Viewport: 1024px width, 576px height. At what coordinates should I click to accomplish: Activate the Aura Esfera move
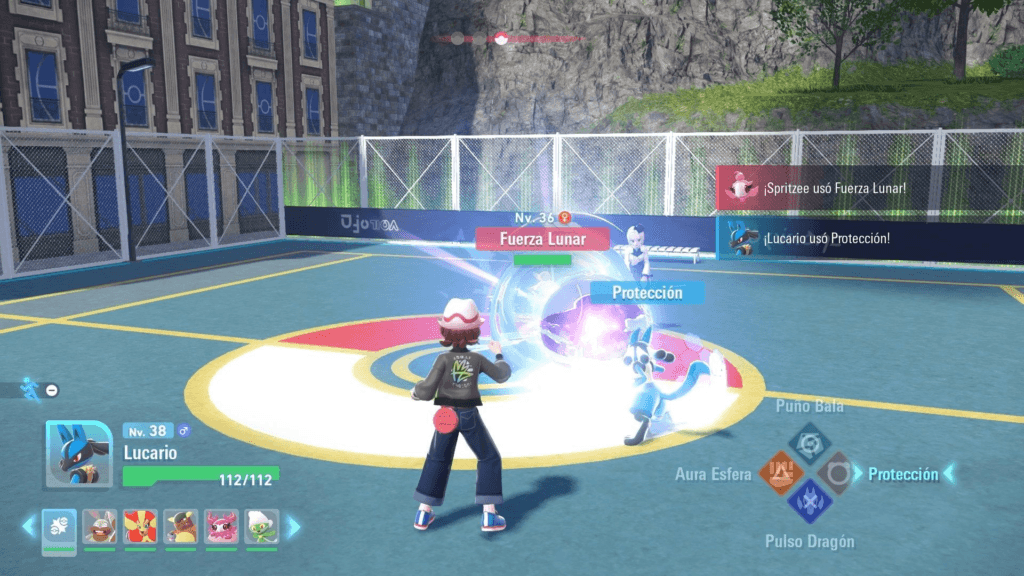778,473
